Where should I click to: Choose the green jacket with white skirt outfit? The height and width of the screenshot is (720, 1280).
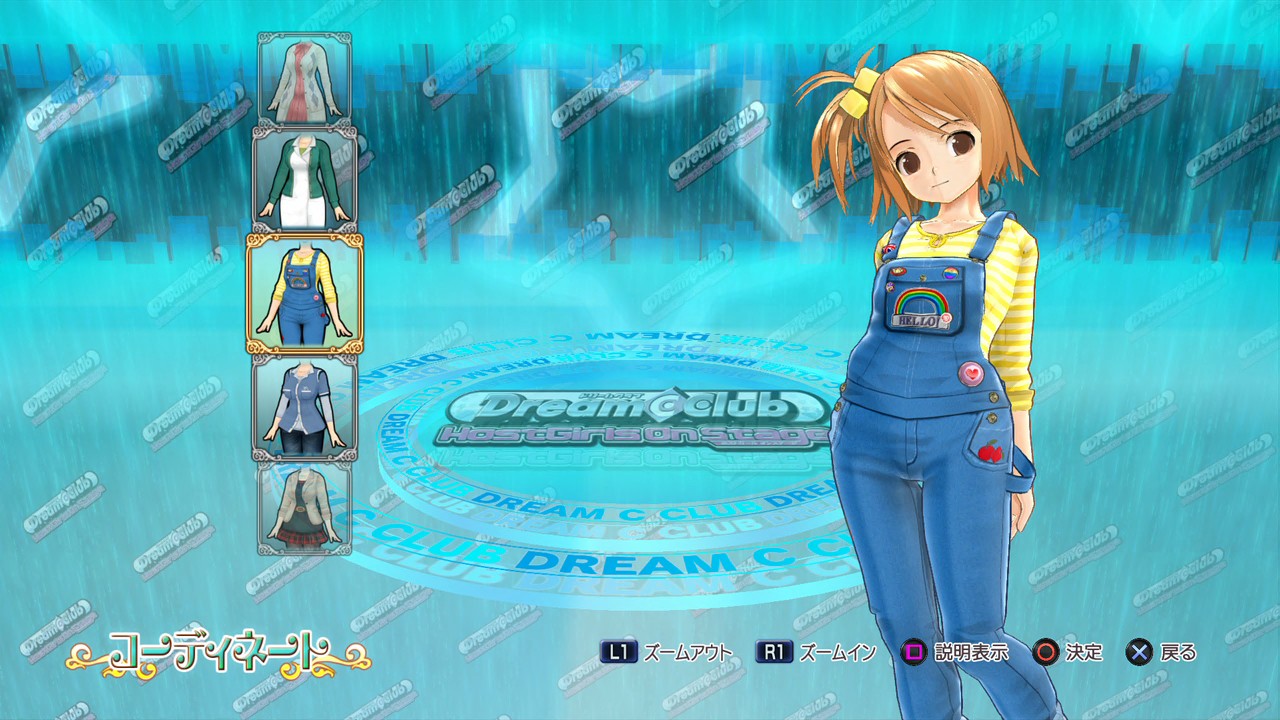(304, 180)
